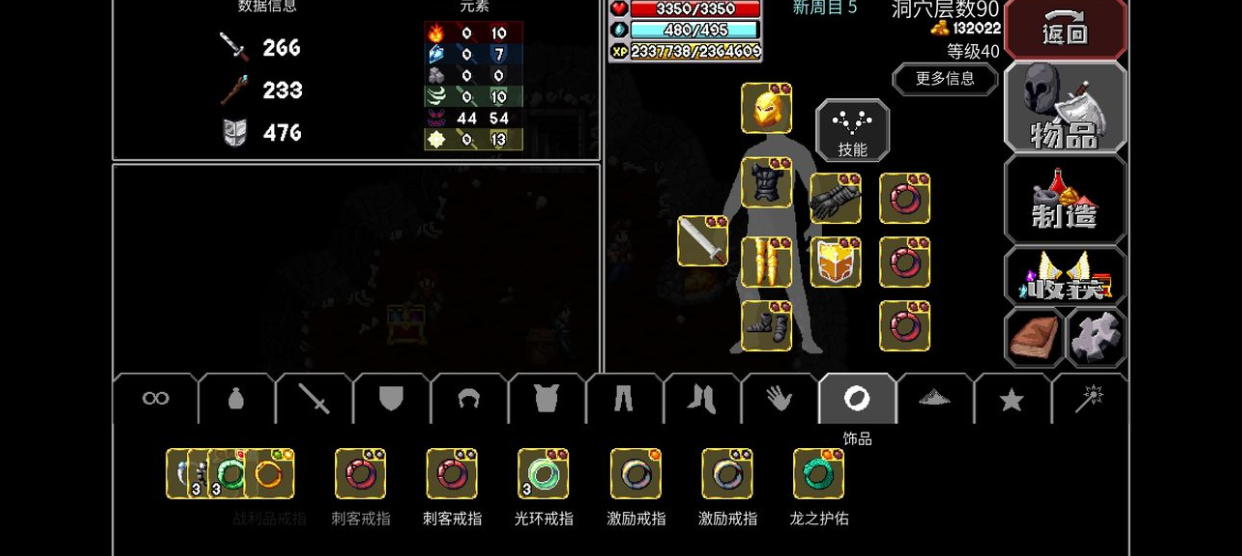Image resolution: width=1242 pixels, height=556 pixels.
Task: Switch to the star category tab
Action: pyautogui.click(x=1011, y=400)
